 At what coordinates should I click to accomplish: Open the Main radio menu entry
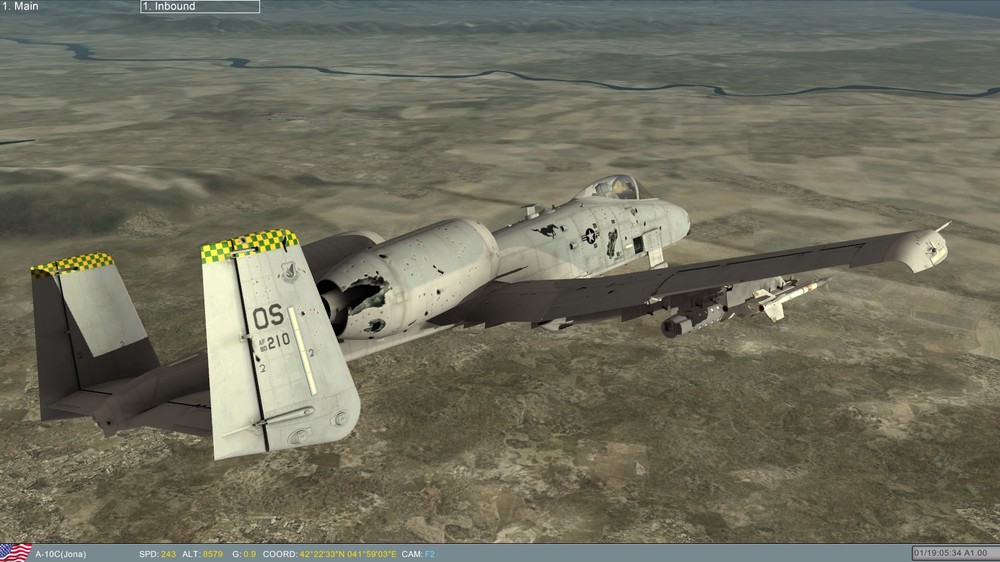[x=21, y=7]
